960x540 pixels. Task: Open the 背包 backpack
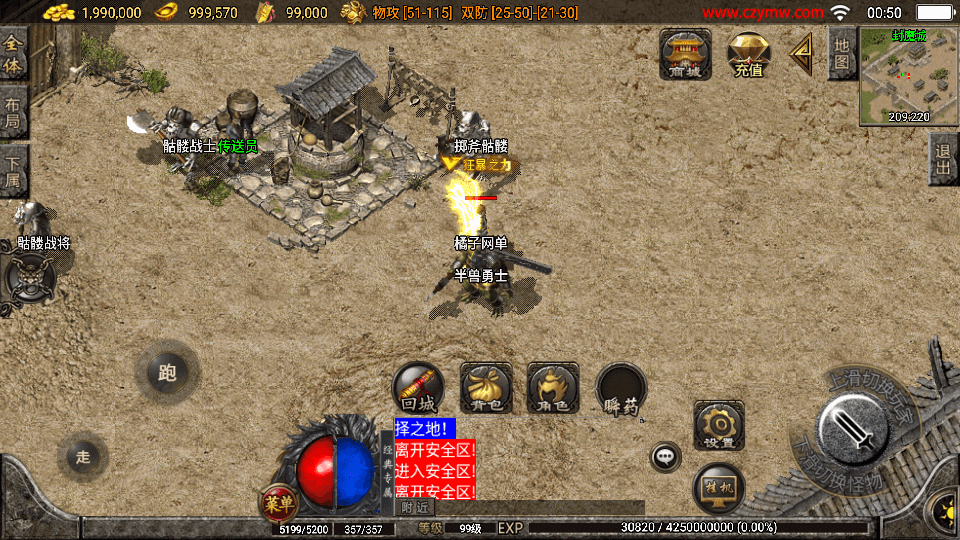click(x=486, y=388)
